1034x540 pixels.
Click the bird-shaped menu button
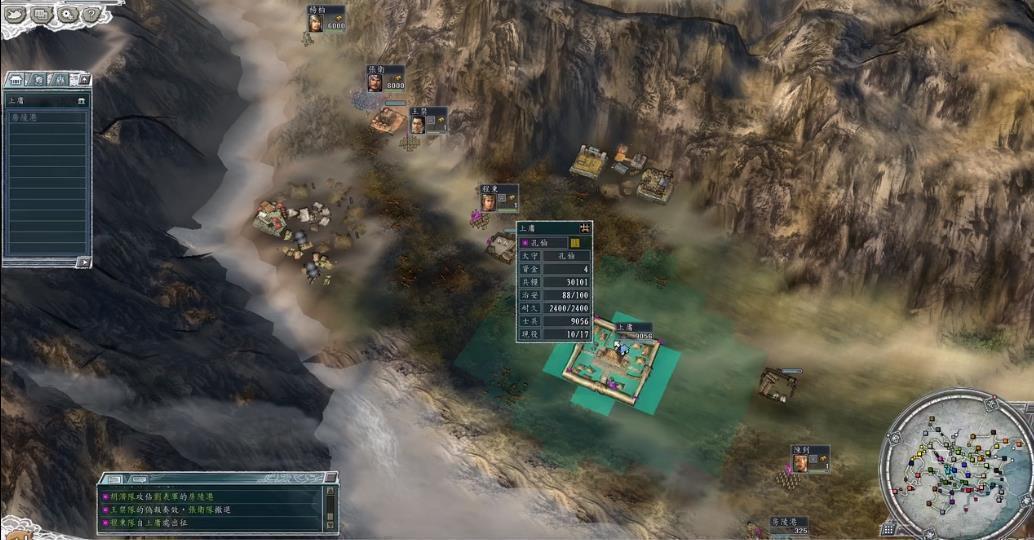coord(16,14)
